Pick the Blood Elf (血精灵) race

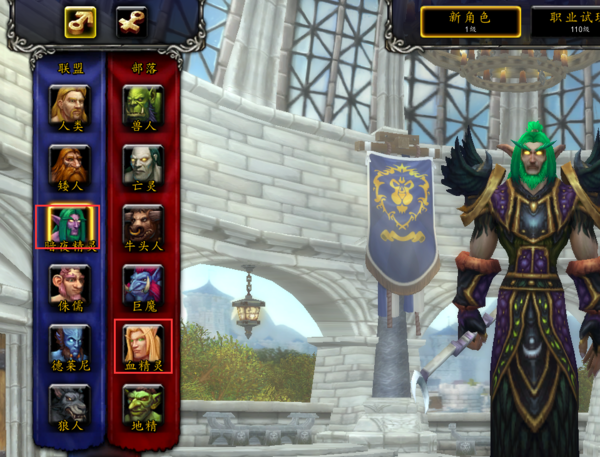pyautogui.click(x=142, y=344)
